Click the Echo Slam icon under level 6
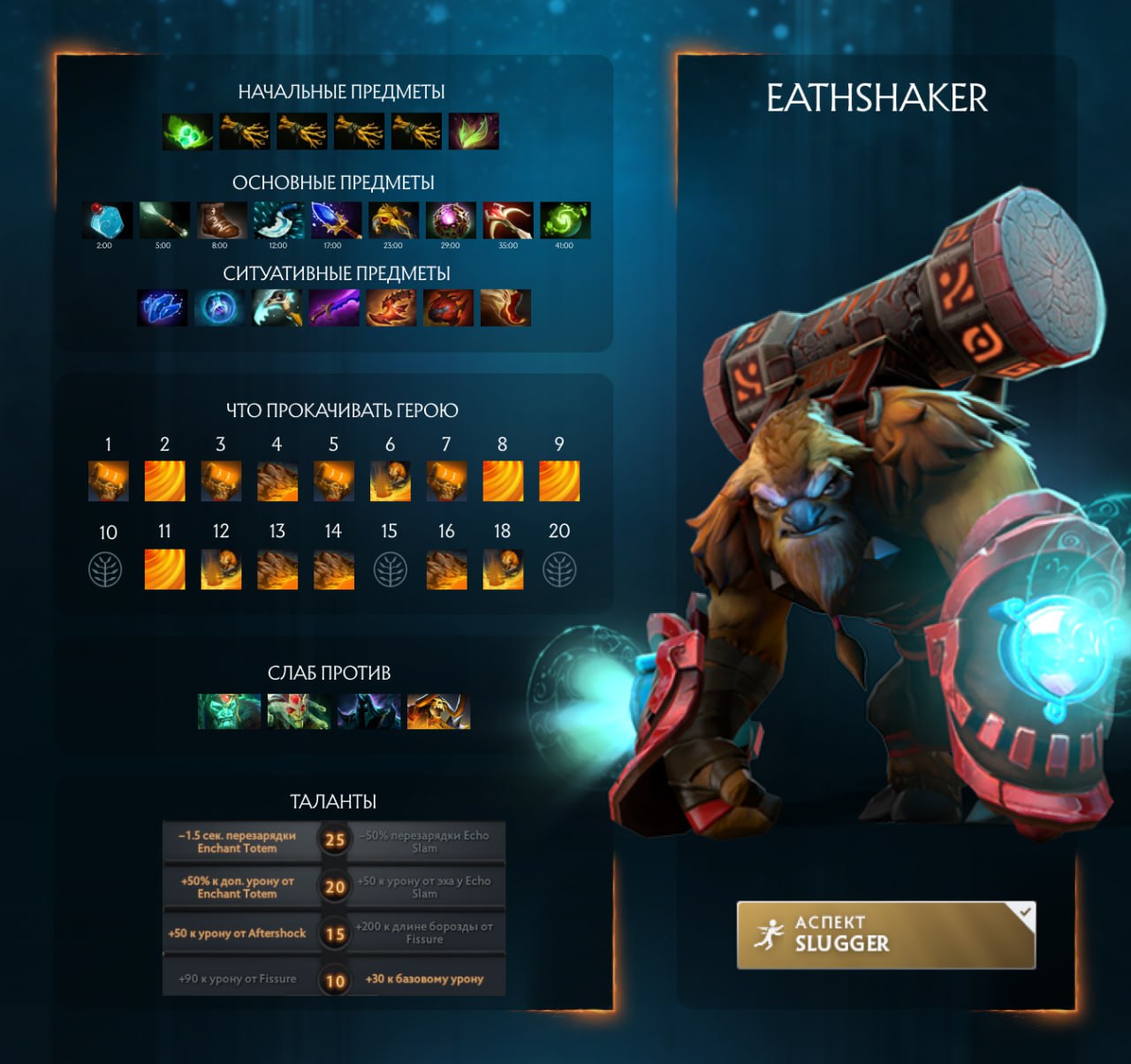This screenshot has height=1064, width=1131. tap(390, 482)
